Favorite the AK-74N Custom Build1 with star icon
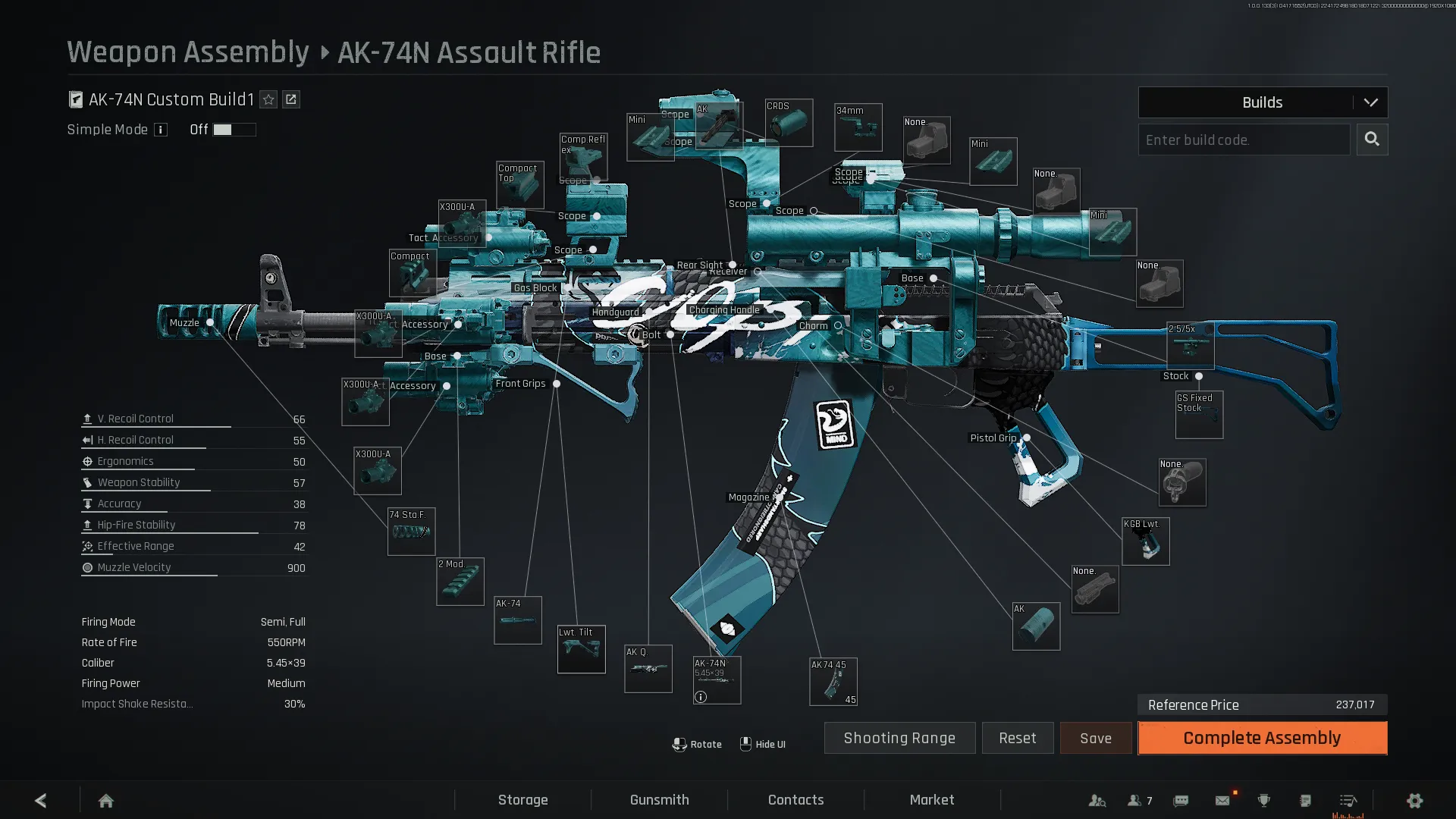The height and width of the screenshot is (819, 1456). pos(268,99)
